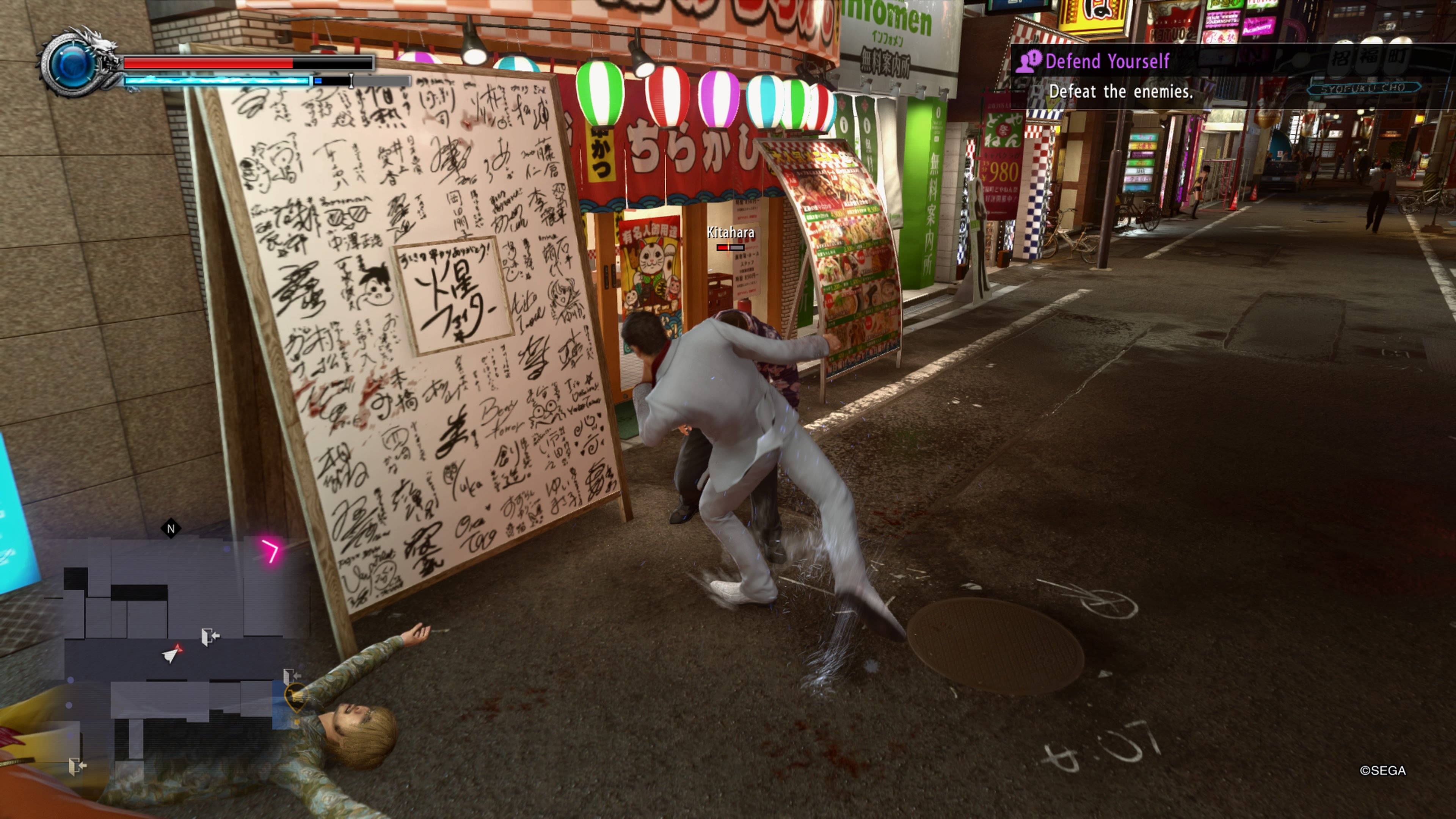Click the Defeat the enemies instruction text
The width and height of the screenshot is (1456, 819).
[x=1122, y=91]
